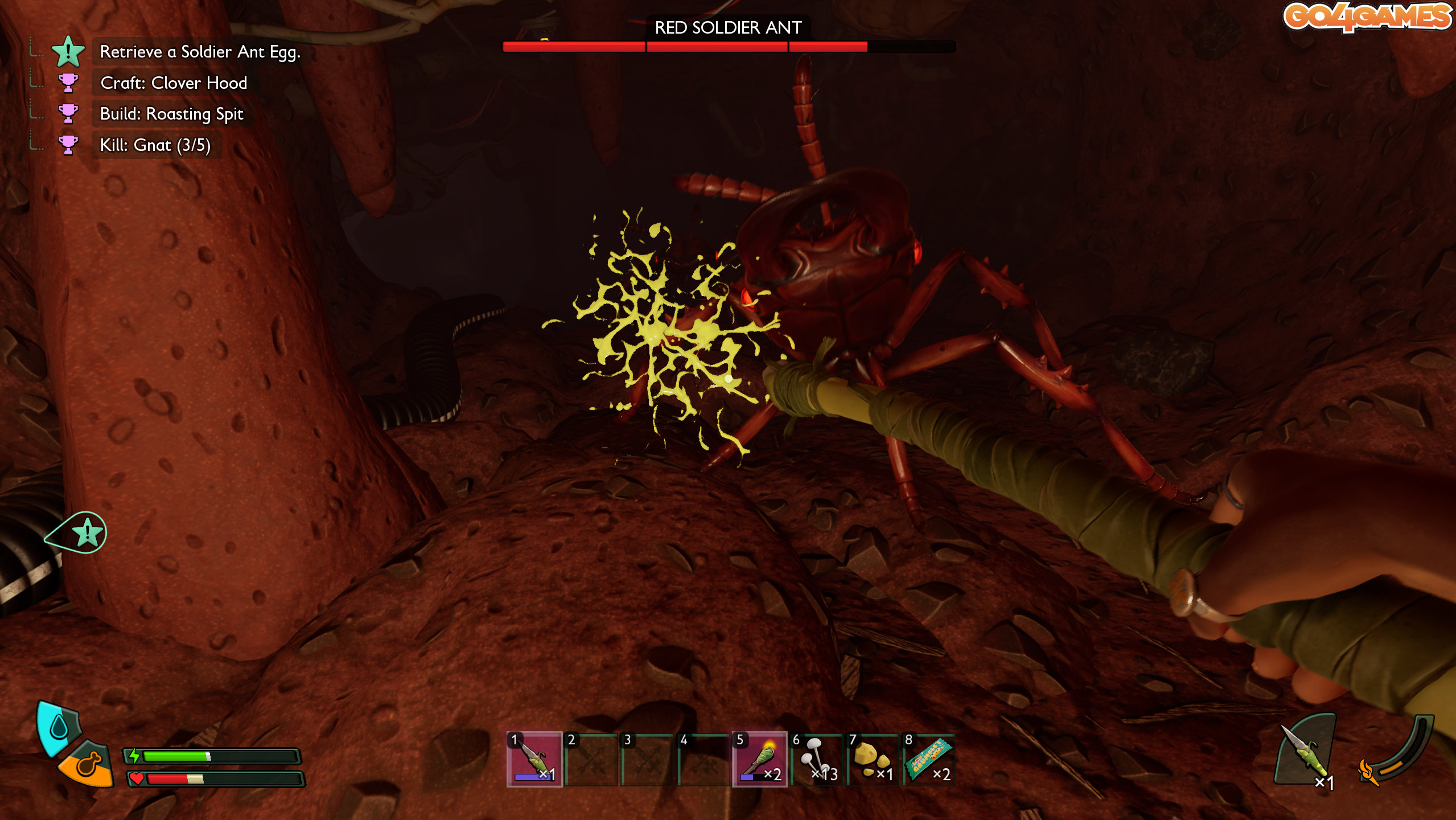Click the blue water droplet thirst icon
The width and height of the screenshot is (1456, 820).
pyautogui.click(x=59, y=727)
